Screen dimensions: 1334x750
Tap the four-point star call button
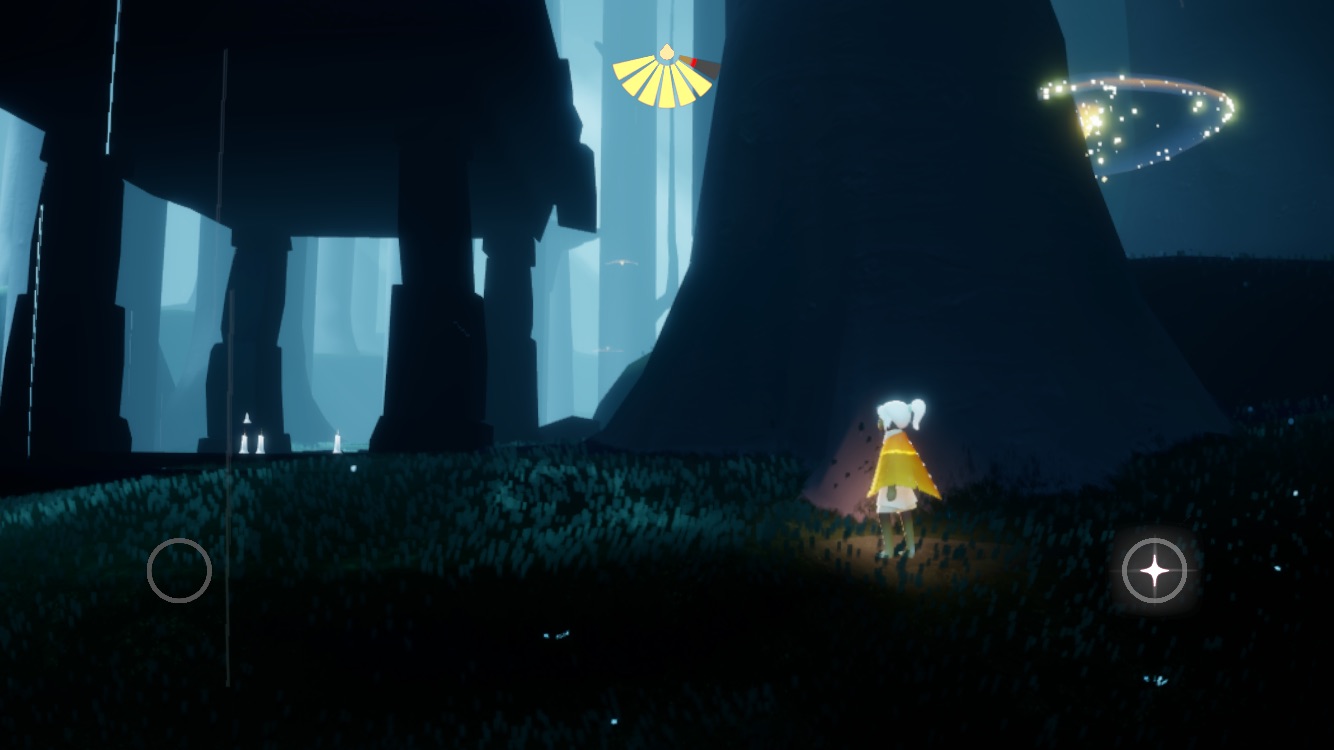(x=1154, y=571)
